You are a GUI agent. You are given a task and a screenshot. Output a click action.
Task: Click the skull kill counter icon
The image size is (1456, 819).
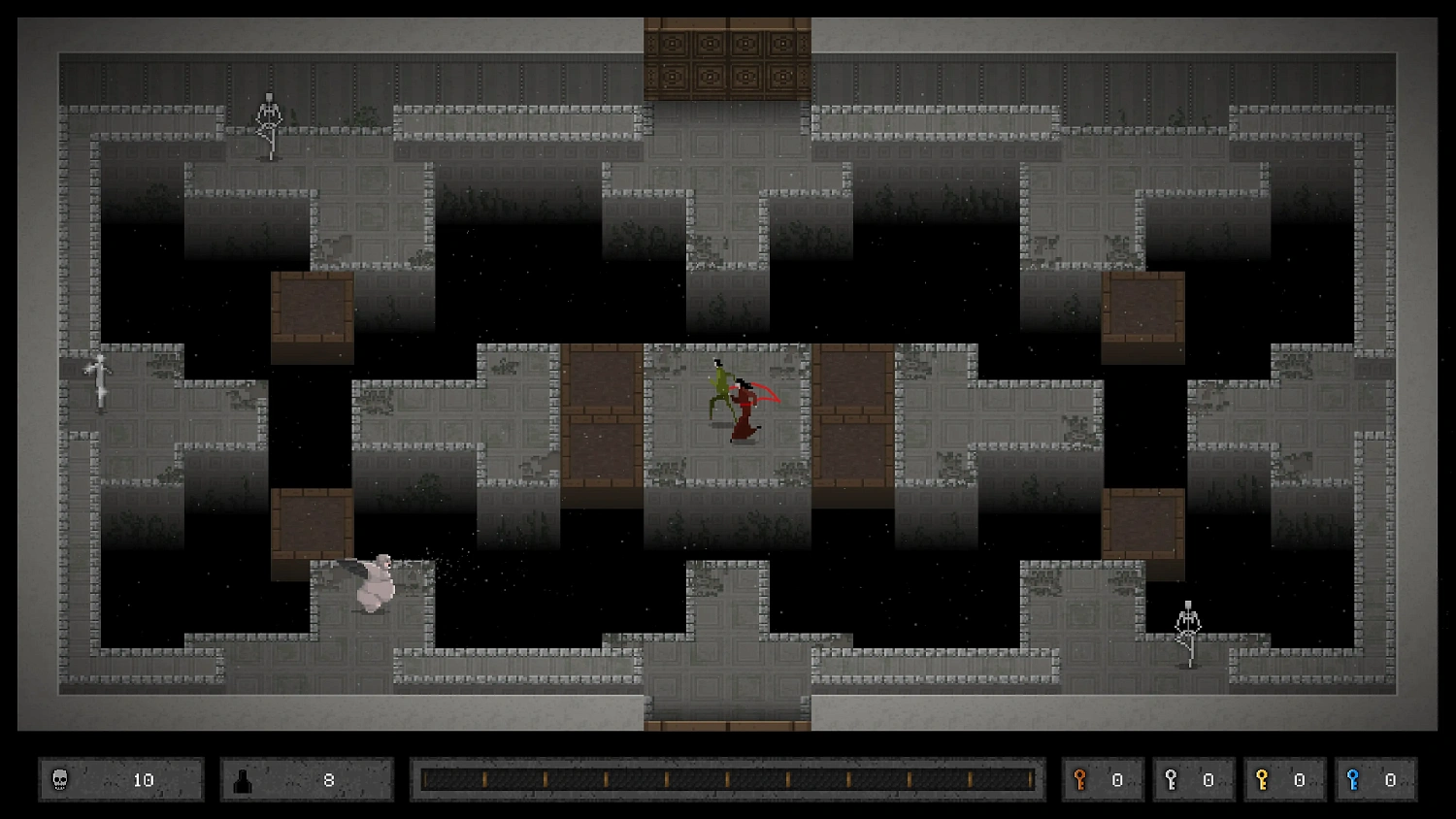60,779
